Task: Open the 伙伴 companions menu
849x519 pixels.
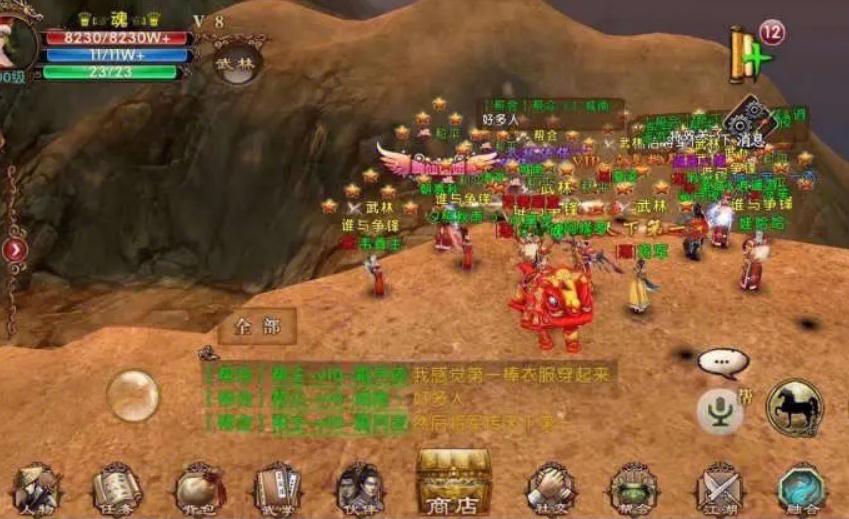Action: [x=358, y=488]
